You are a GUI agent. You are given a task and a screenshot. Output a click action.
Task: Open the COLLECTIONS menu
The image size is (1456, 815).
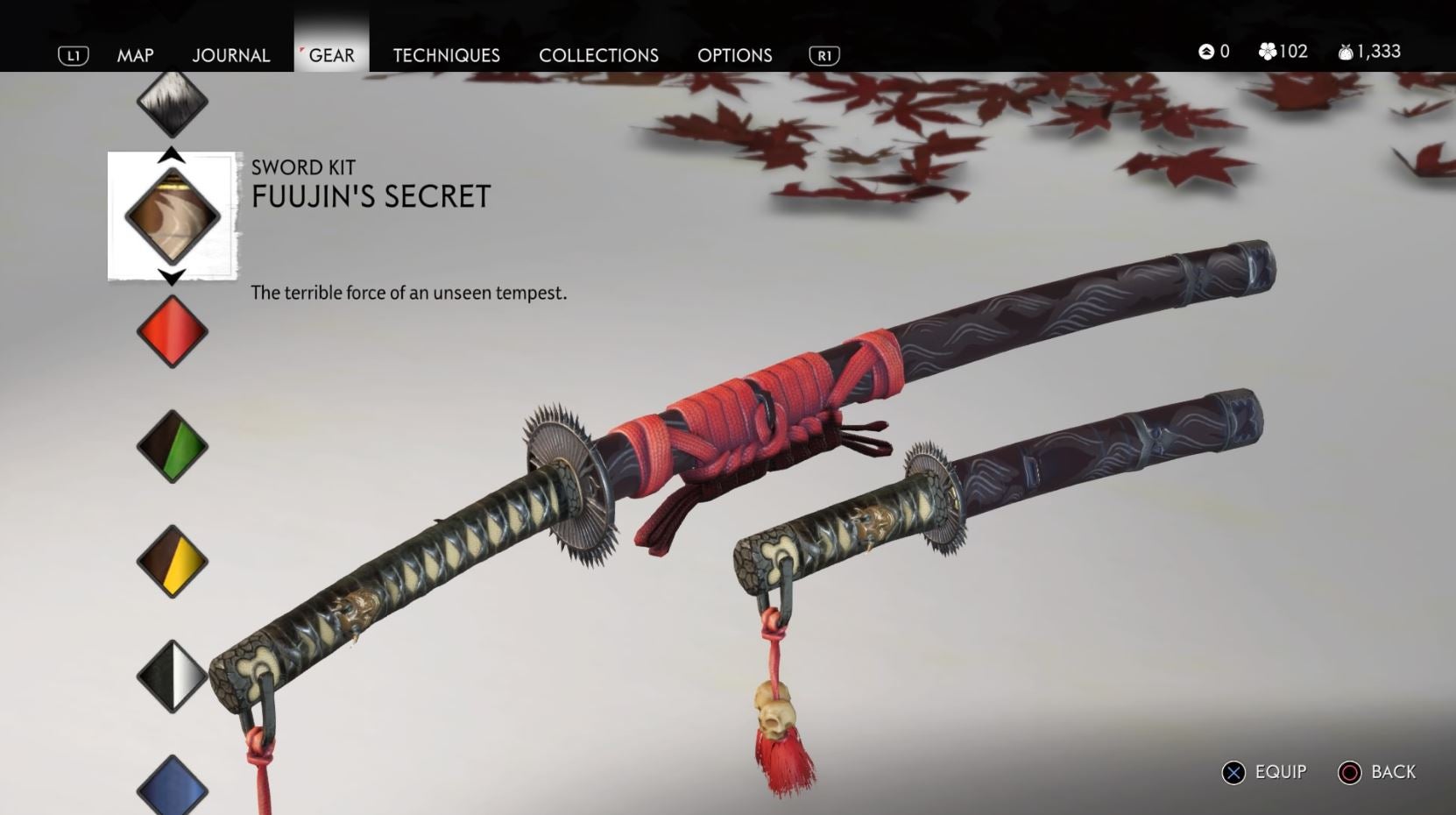(x=598, y=54)
